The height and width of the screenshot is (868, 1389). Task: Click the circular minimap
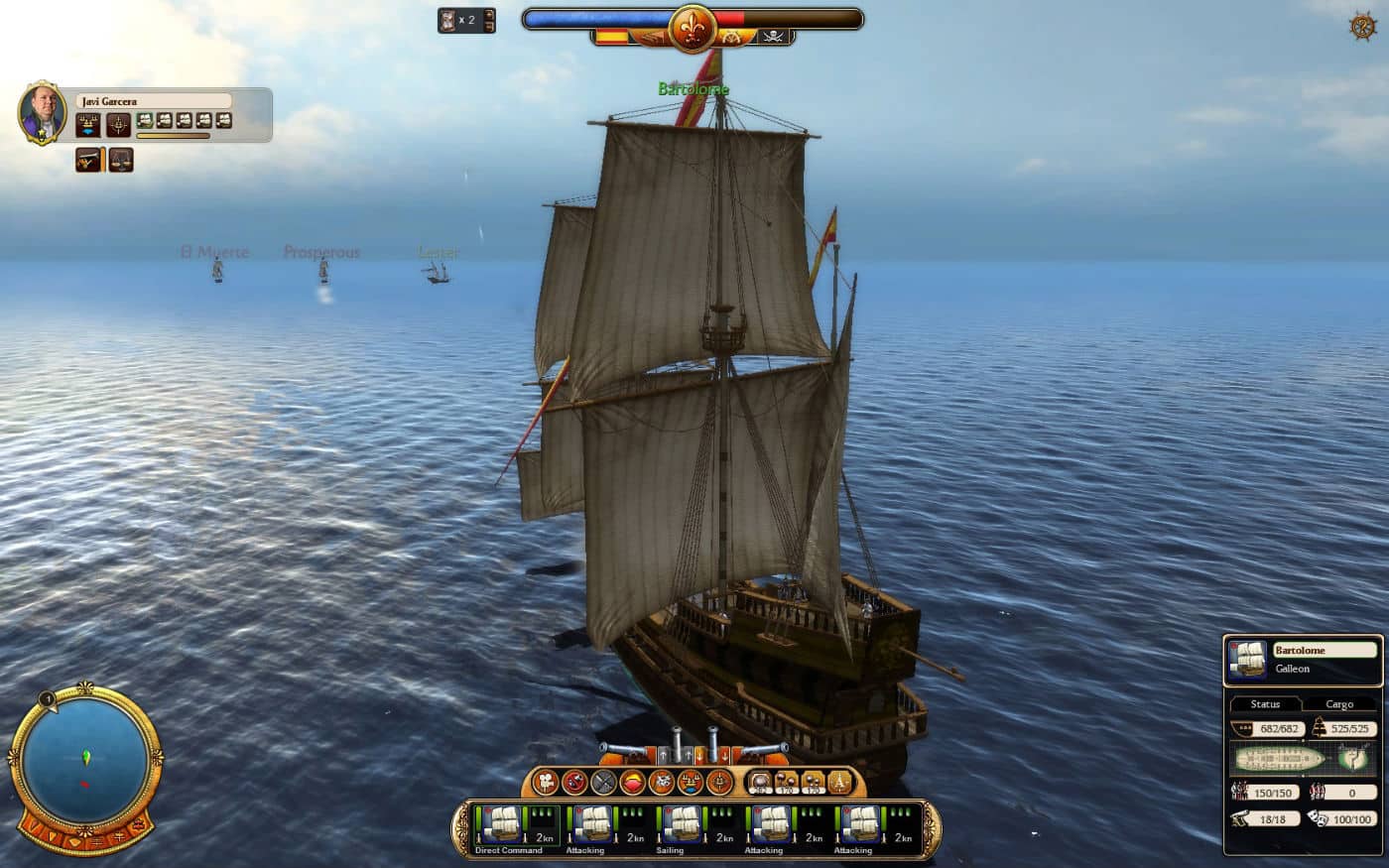click(x=85, y=760)
